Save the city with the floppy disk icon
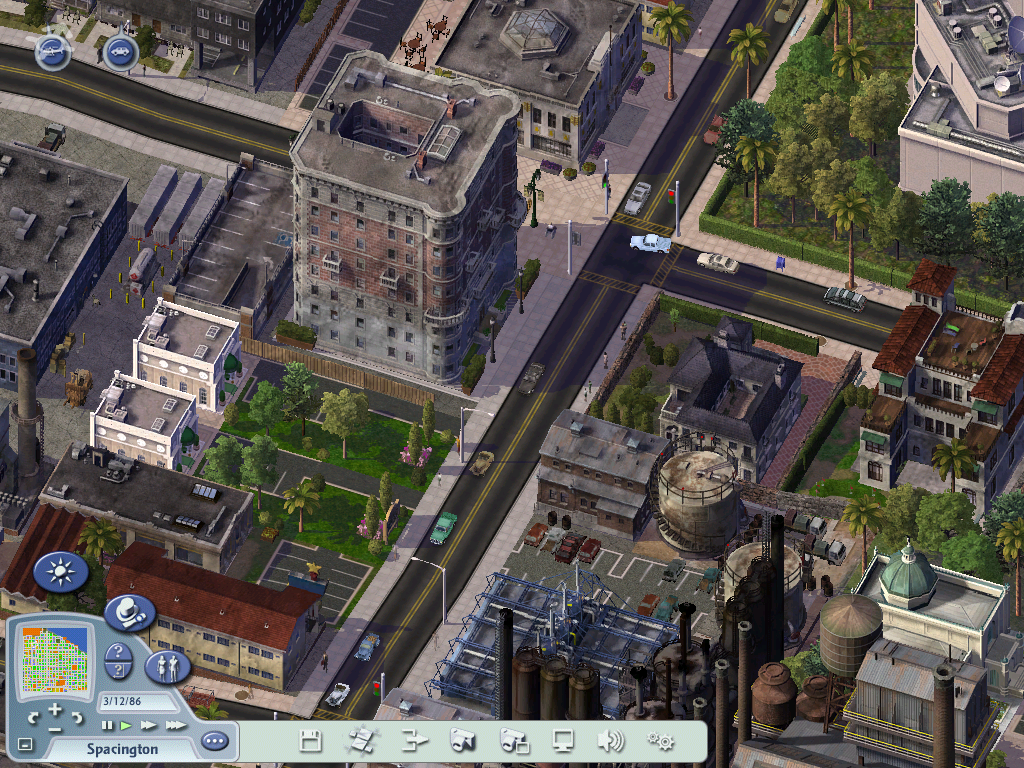This screenshot has width=1024, height=768. pos(311,741)
